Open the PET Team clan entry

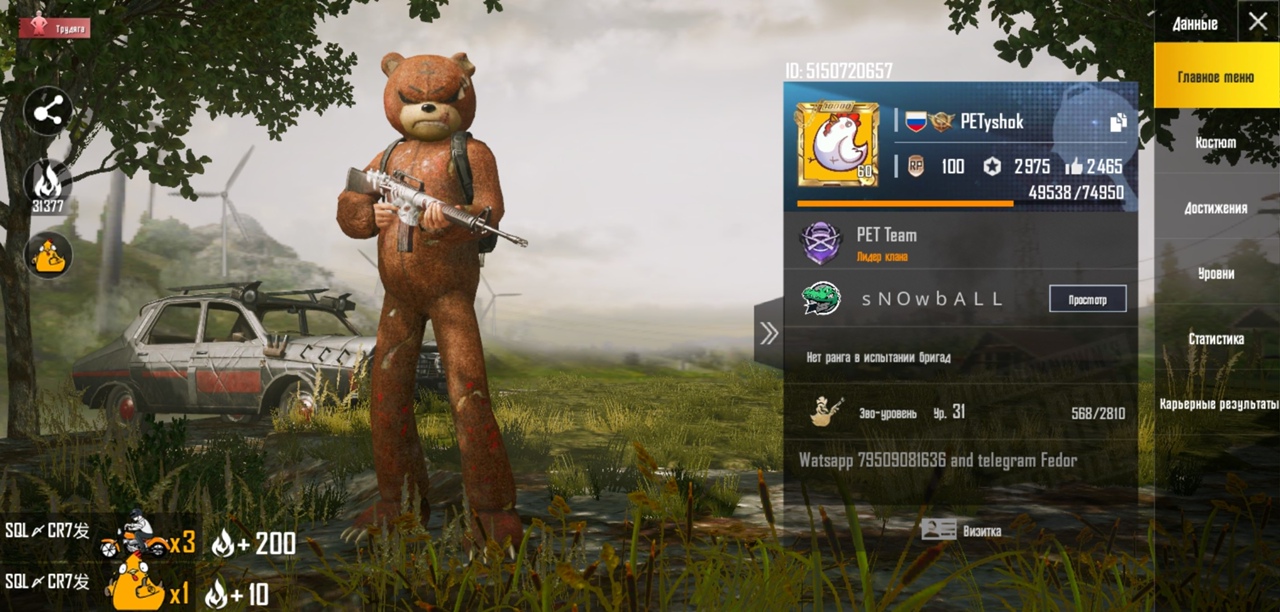tap(887, 243)
